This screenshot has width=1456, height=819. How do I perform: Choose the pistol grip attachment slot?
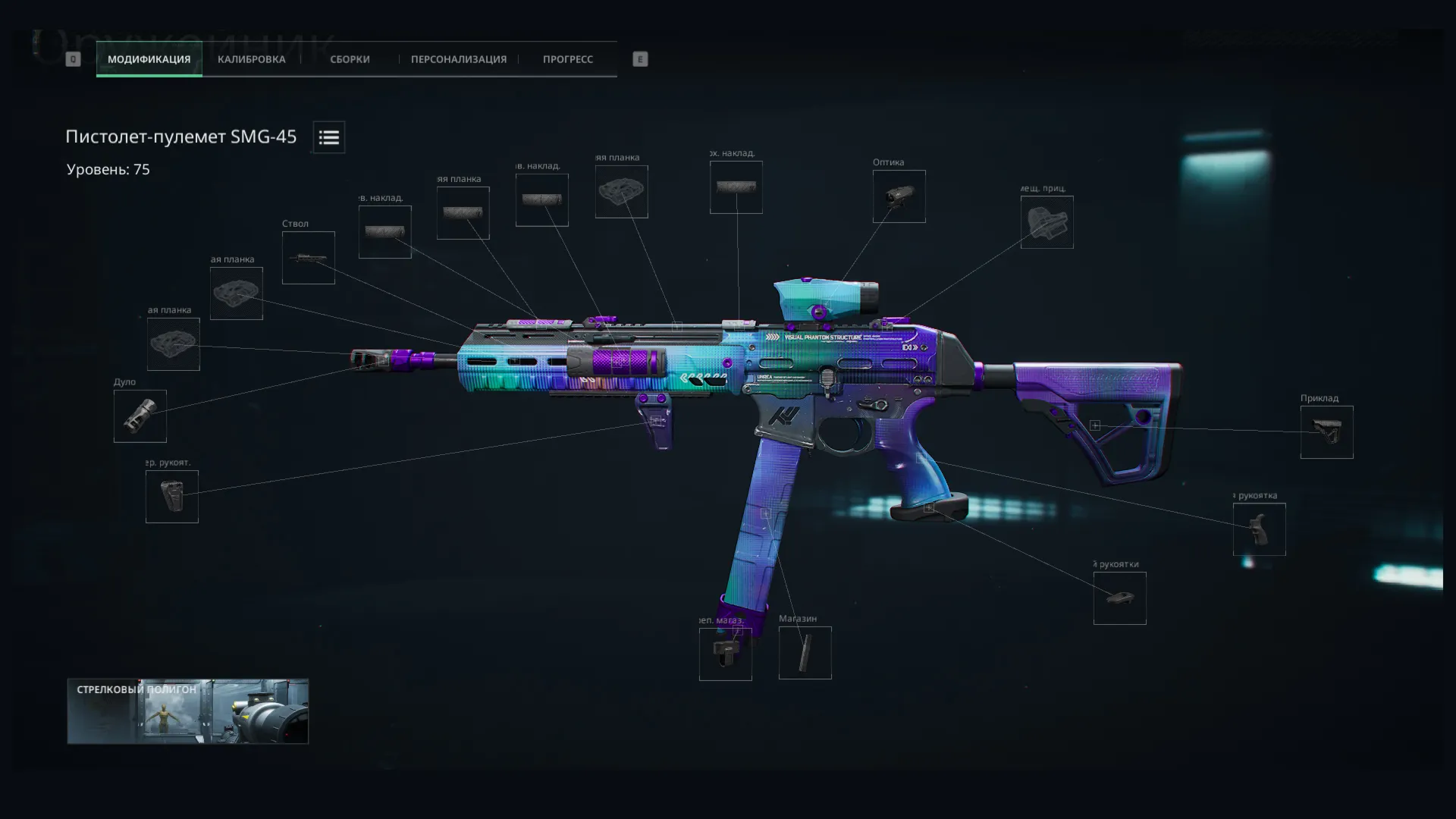[1259, 529]
